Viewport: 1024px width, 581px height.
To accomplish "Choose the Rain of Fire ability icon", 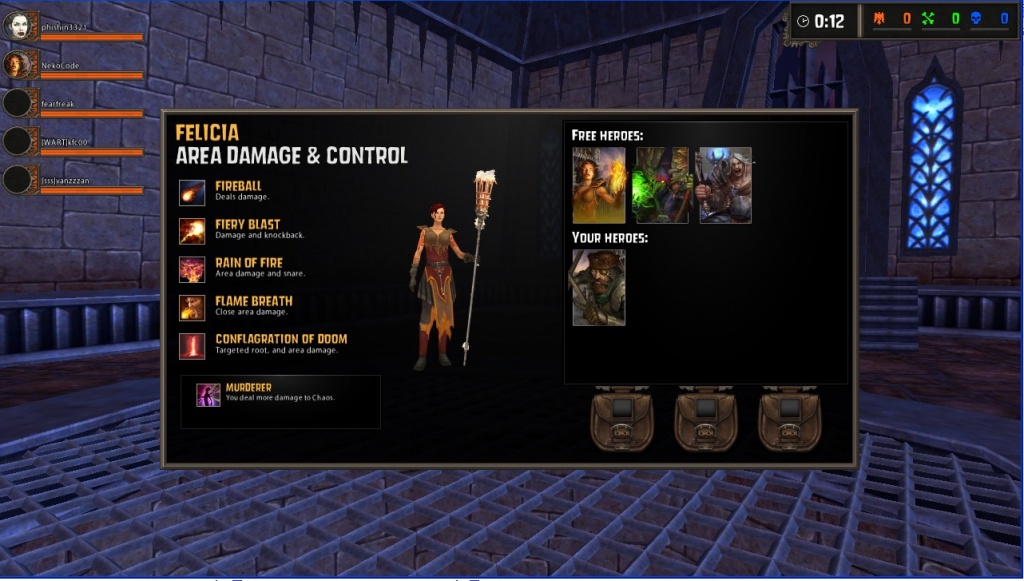I will (x=192, y=270).
